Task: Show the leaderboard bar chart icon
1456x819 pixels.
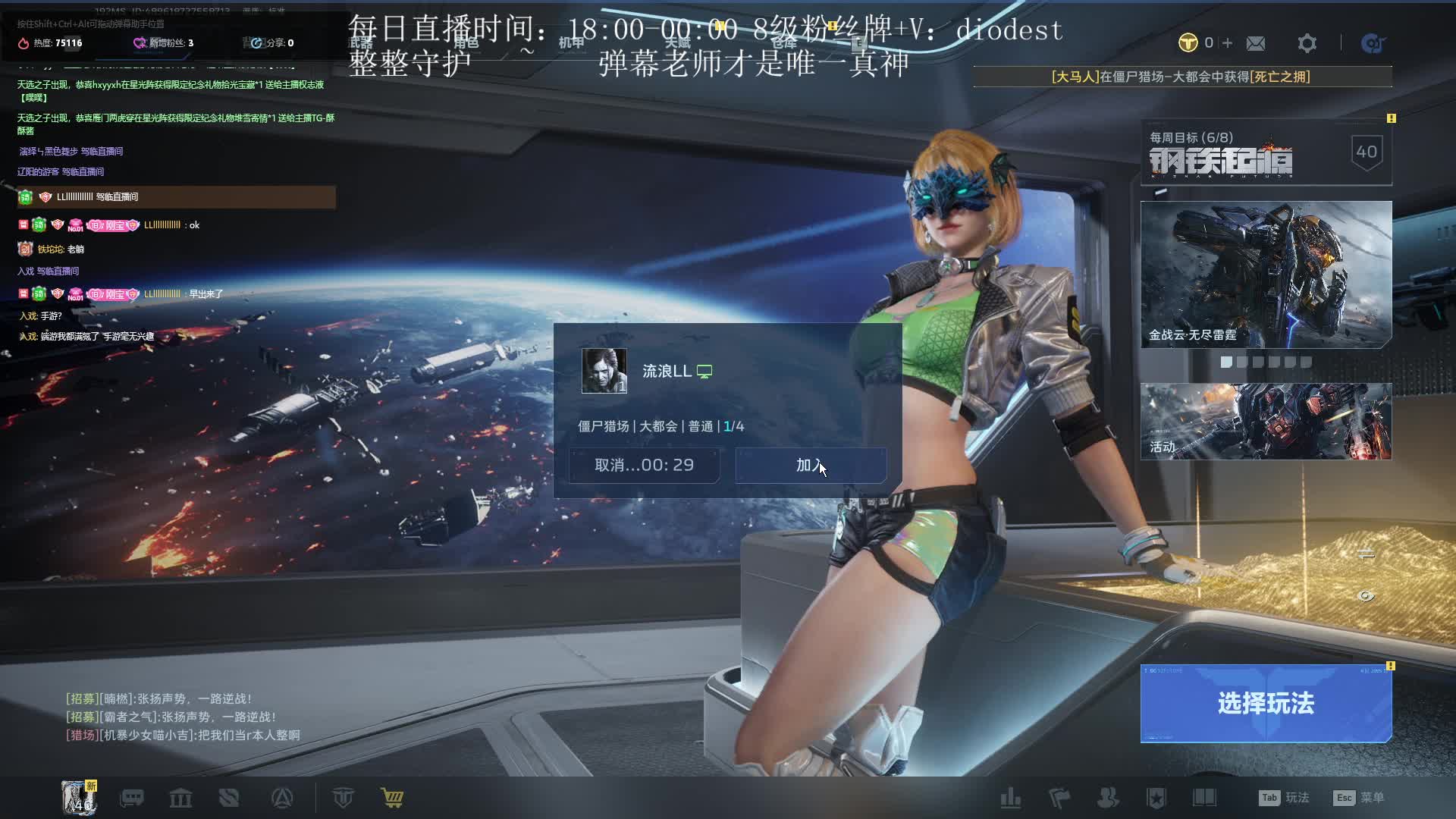Action: (1010, 798)
